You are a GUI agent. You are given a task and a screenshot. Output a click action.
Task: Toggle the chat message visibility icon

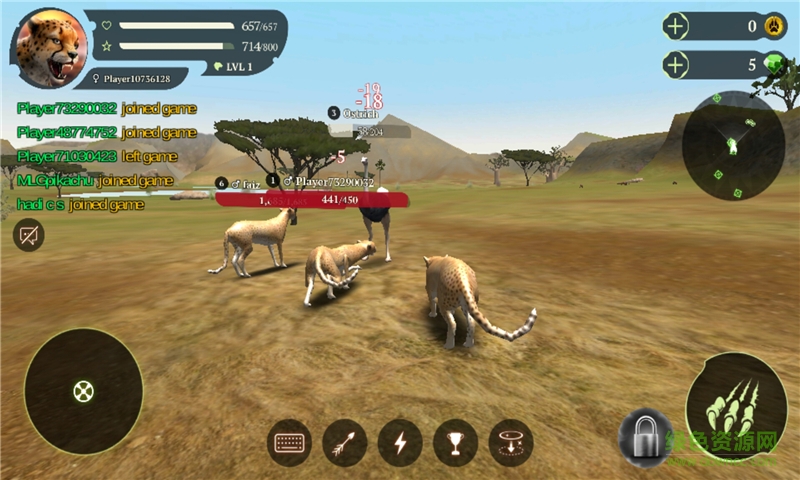(x=28, y=235)
